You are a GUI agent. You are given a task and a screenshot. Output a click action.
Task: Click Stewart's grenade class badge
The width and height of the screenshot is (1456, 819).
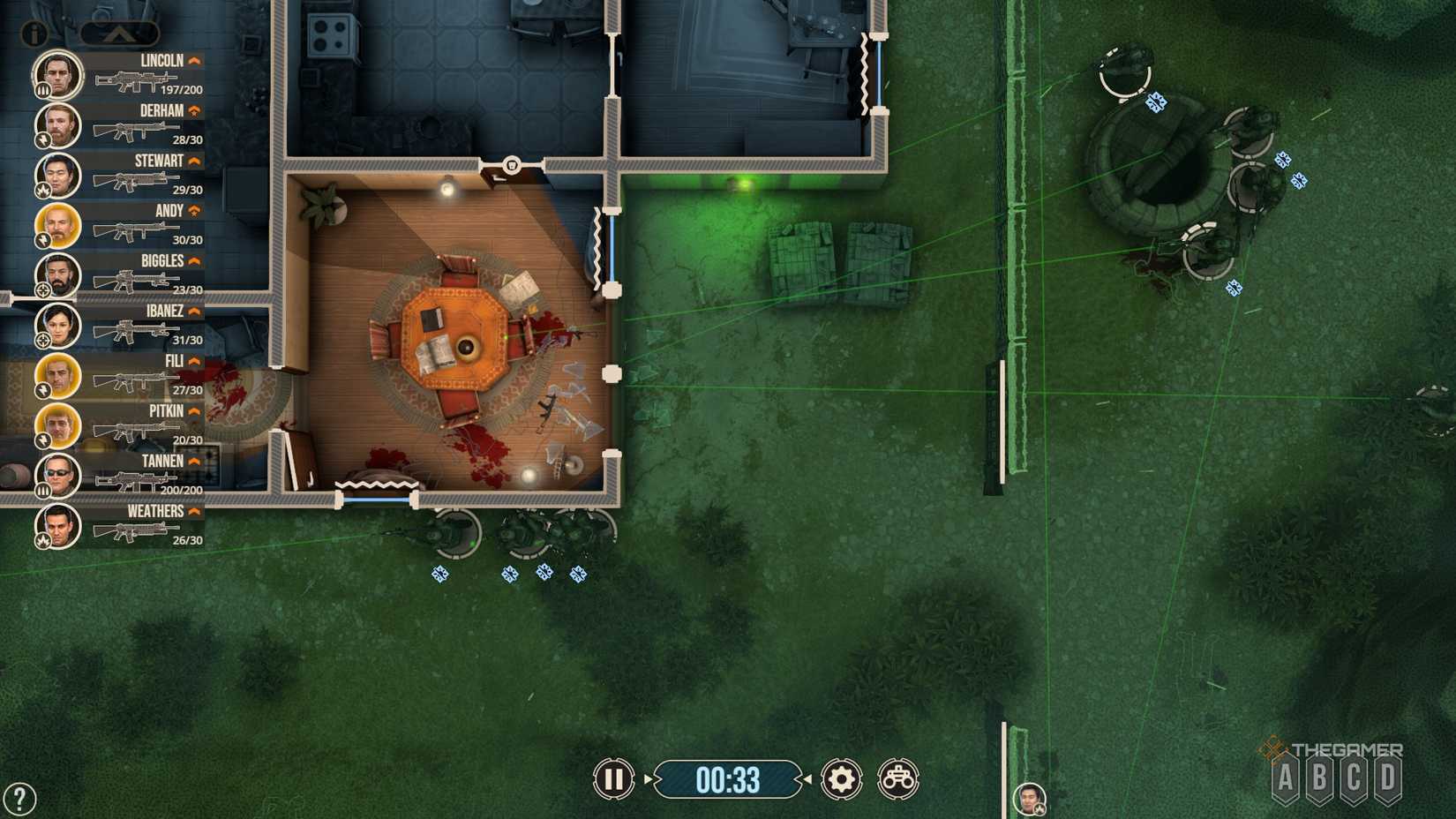click(x=42, y=191)
